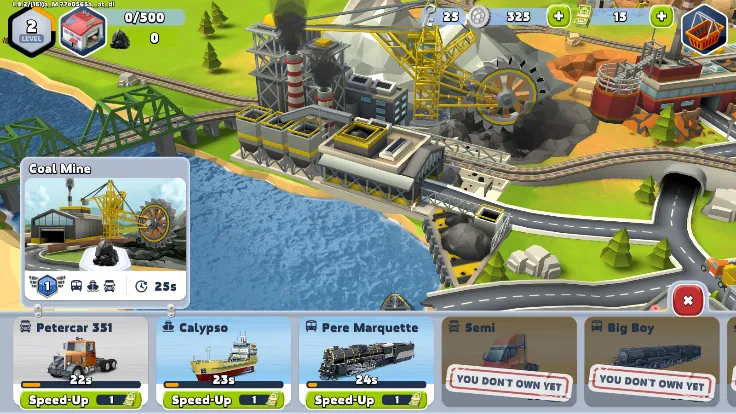Open the warehouse storage icon
The height and width of the screenshot is (414, 736).
coord(82,29)
